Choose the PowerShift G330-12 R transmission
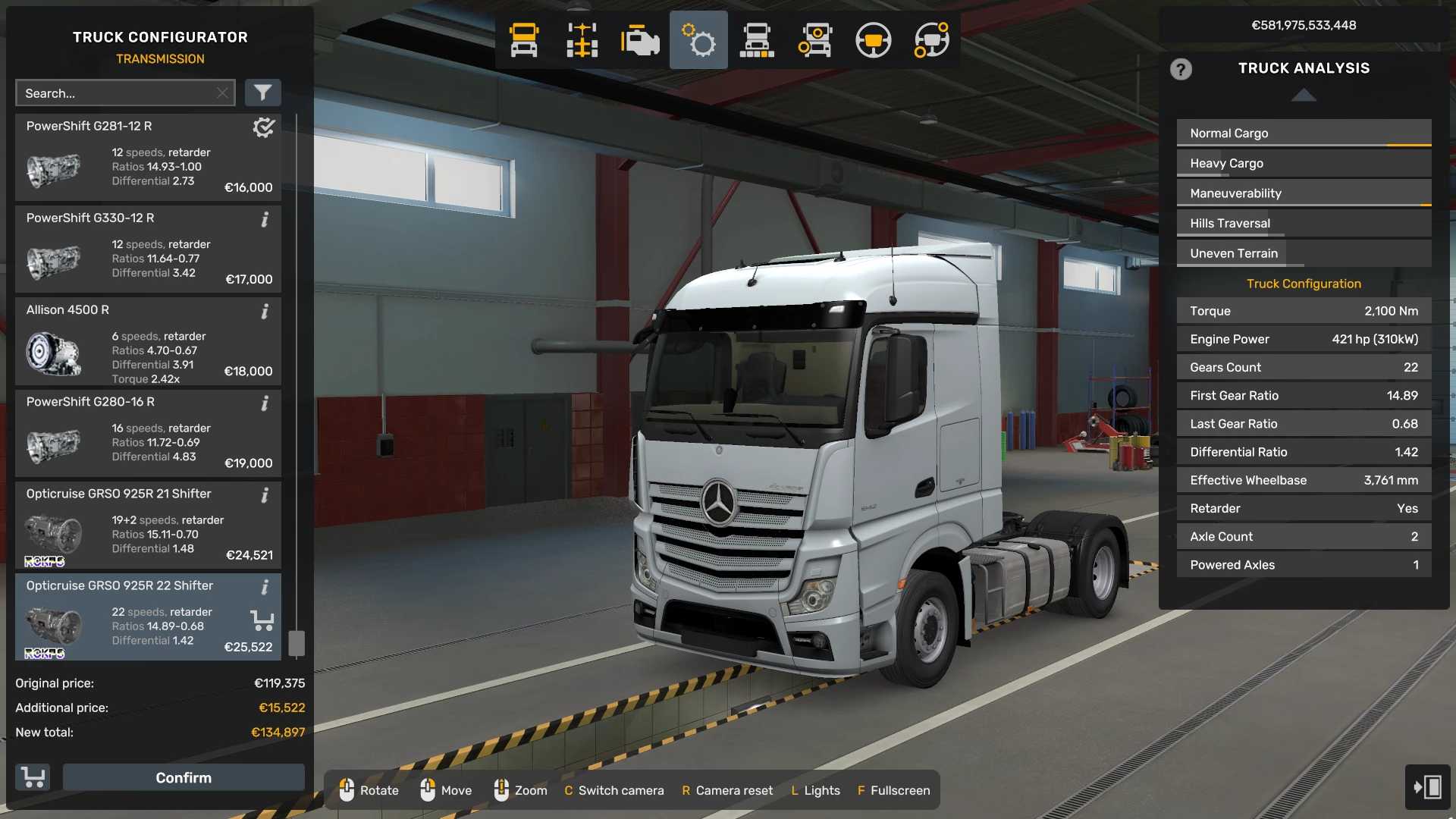Screen dimensions: 1456x819 pyautogui.click(x=148, y=249)
